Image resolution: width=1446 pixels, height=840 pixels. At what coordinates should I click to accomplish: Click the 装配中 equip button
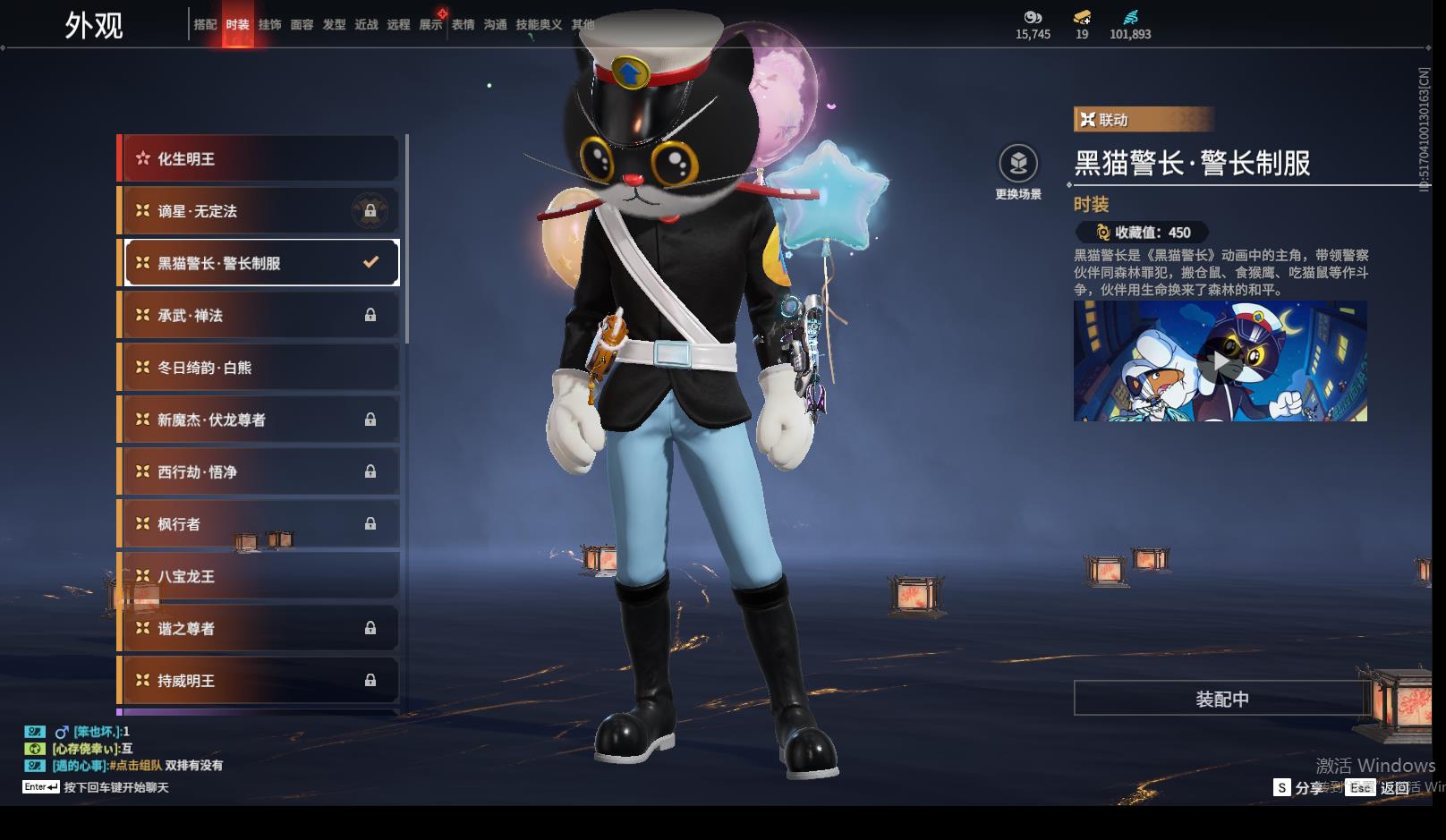1221,699
